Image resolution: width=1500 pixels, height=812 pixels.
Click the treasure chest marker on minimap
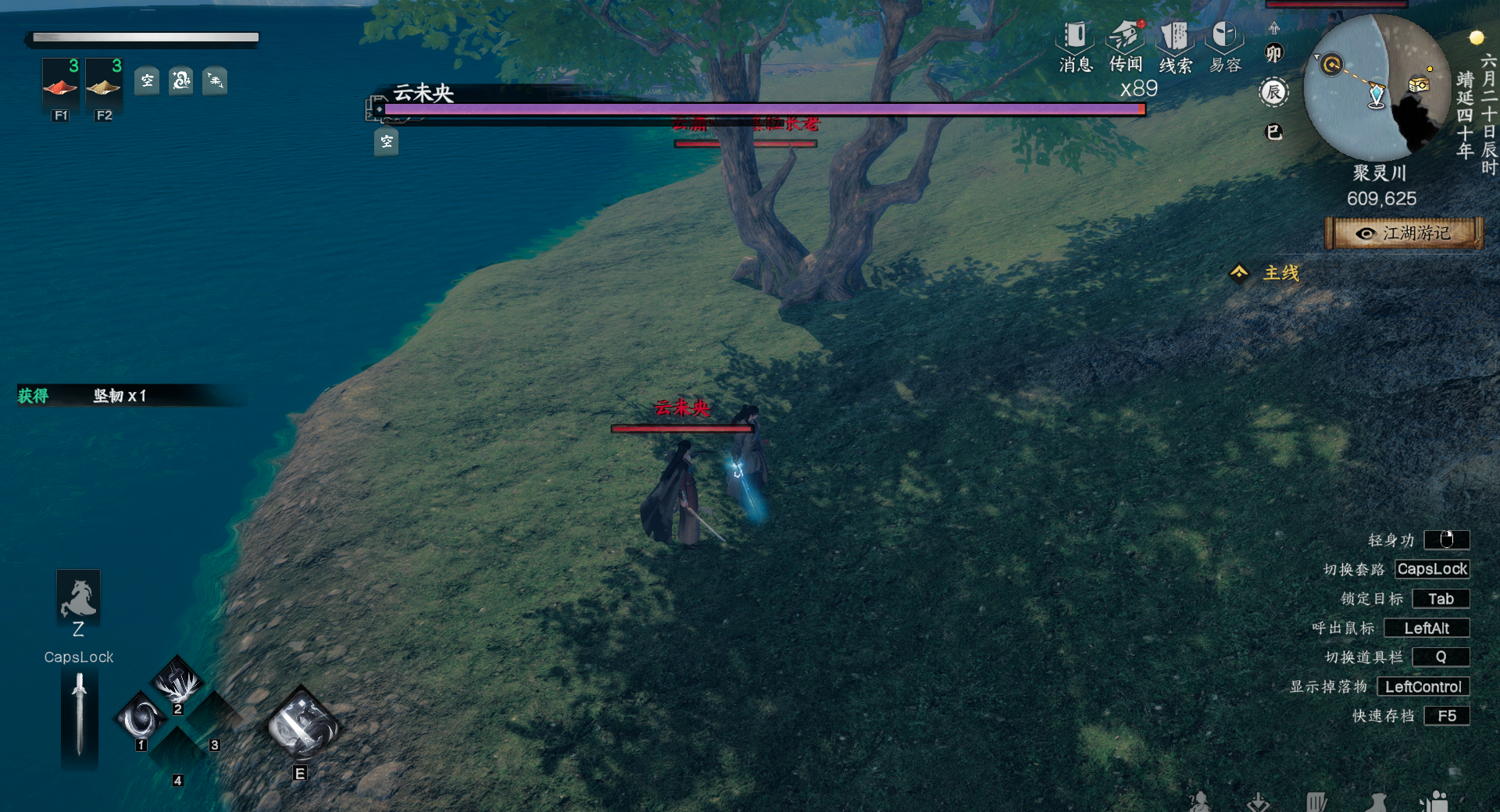(1418, 84)
